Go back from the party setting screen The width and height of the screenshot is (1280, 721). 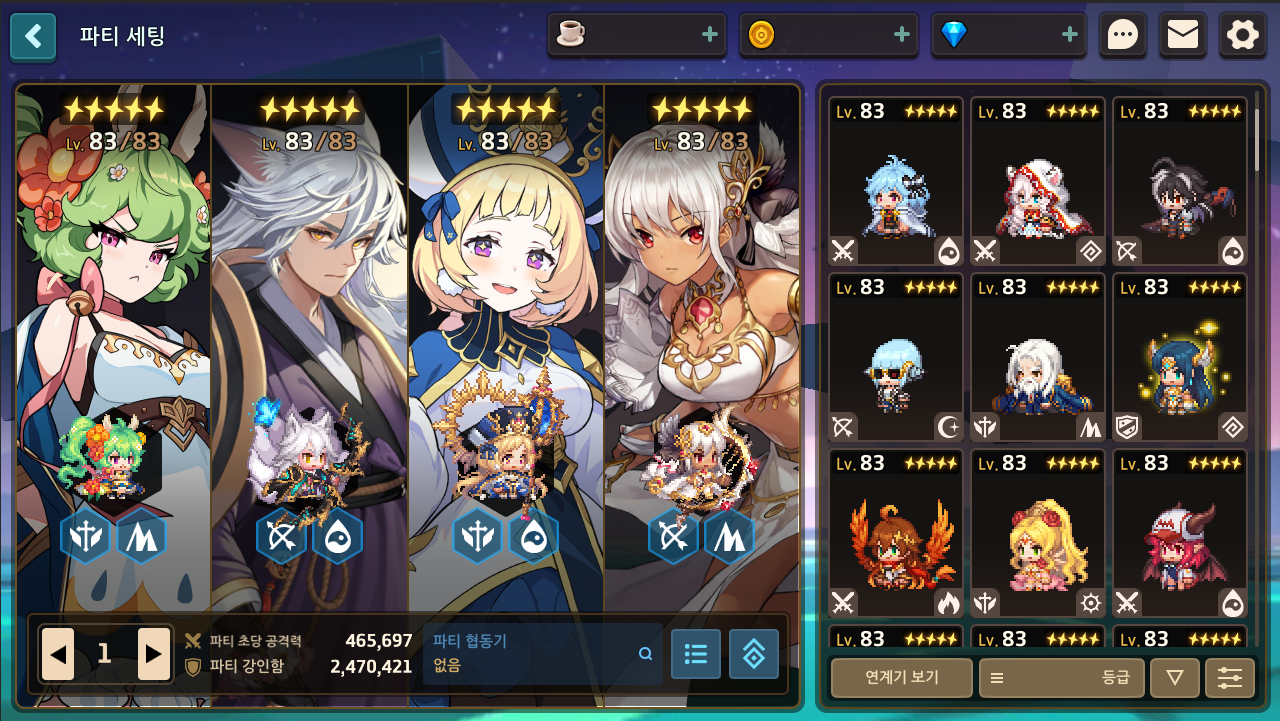coord(33,37)
